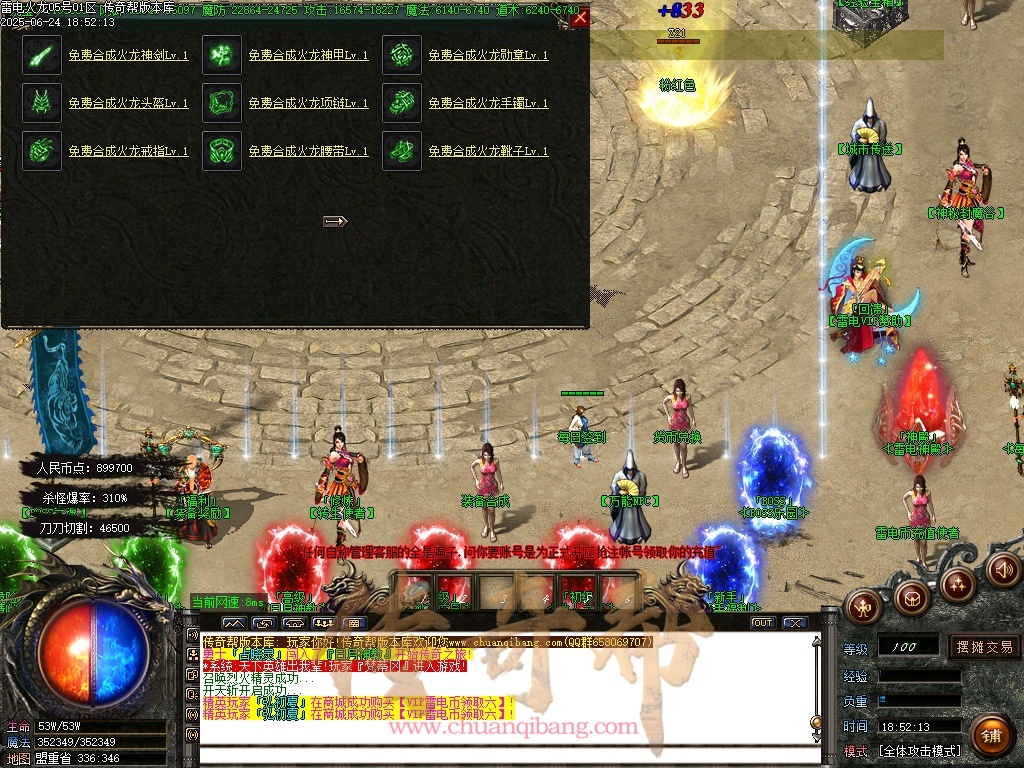Close the fire dragon synthesis panel
The image size is (1024, 768).
click(580, 17)
